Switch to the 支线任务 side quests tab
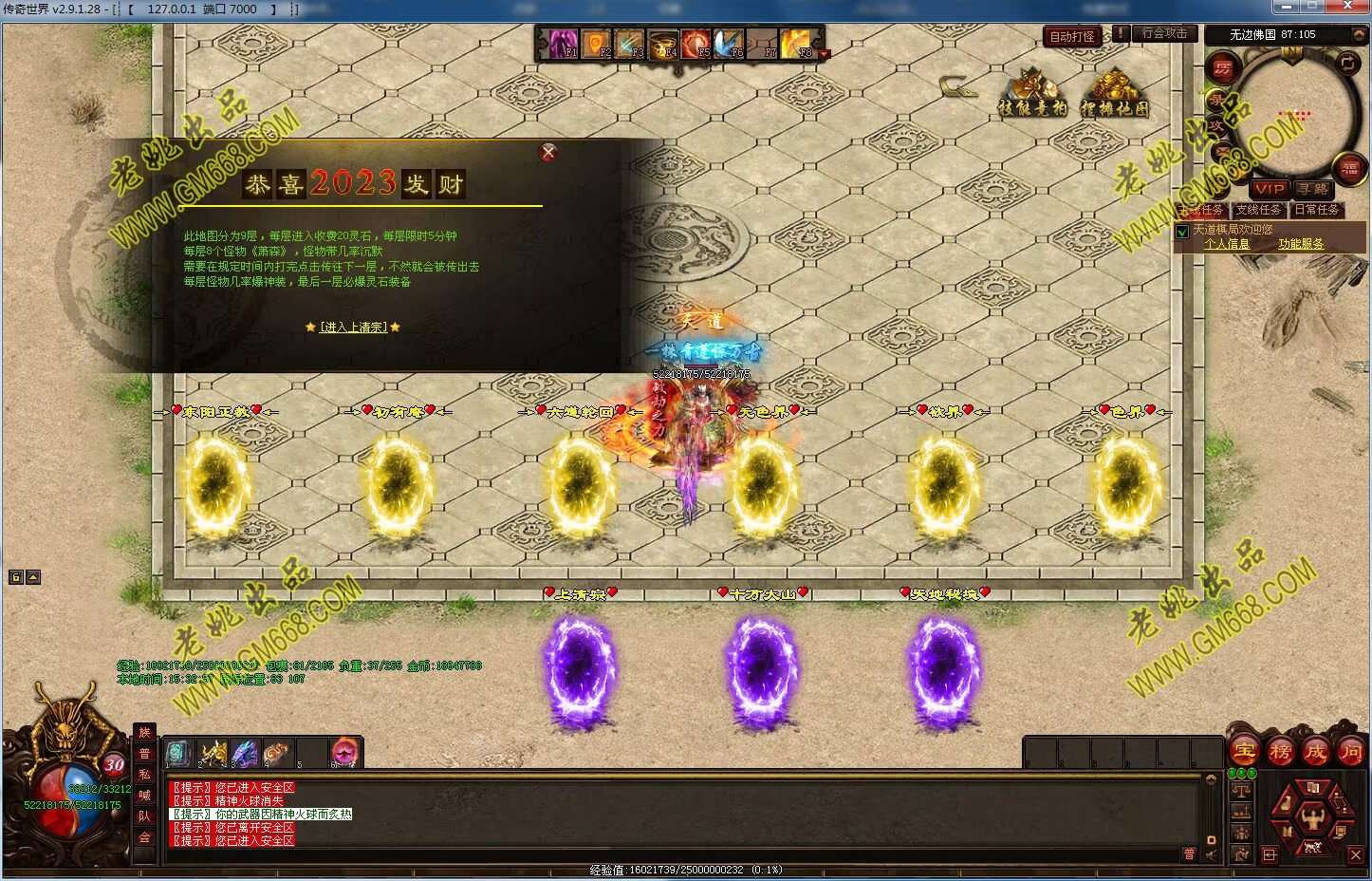The image size is (1372, 881). coord(1258,210)
